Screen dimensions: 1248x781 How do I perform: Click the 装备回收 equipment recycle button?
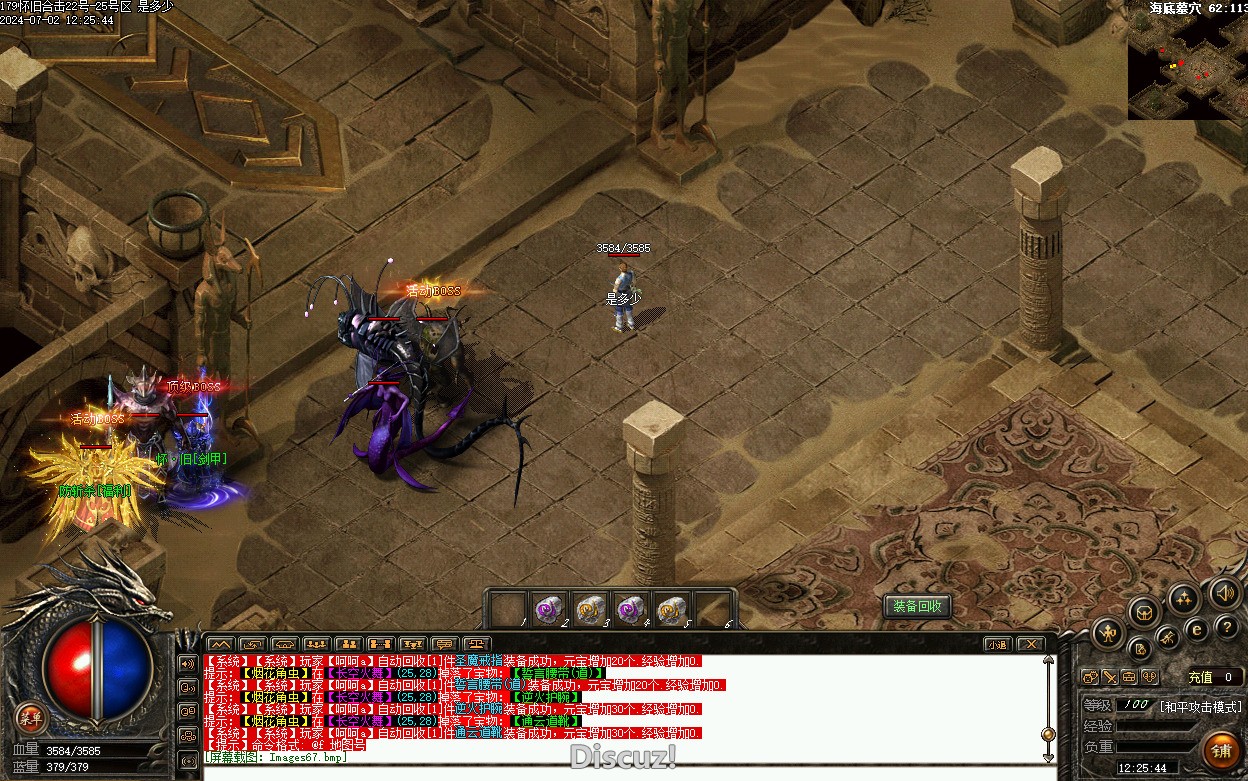click(x=916, y=607)
